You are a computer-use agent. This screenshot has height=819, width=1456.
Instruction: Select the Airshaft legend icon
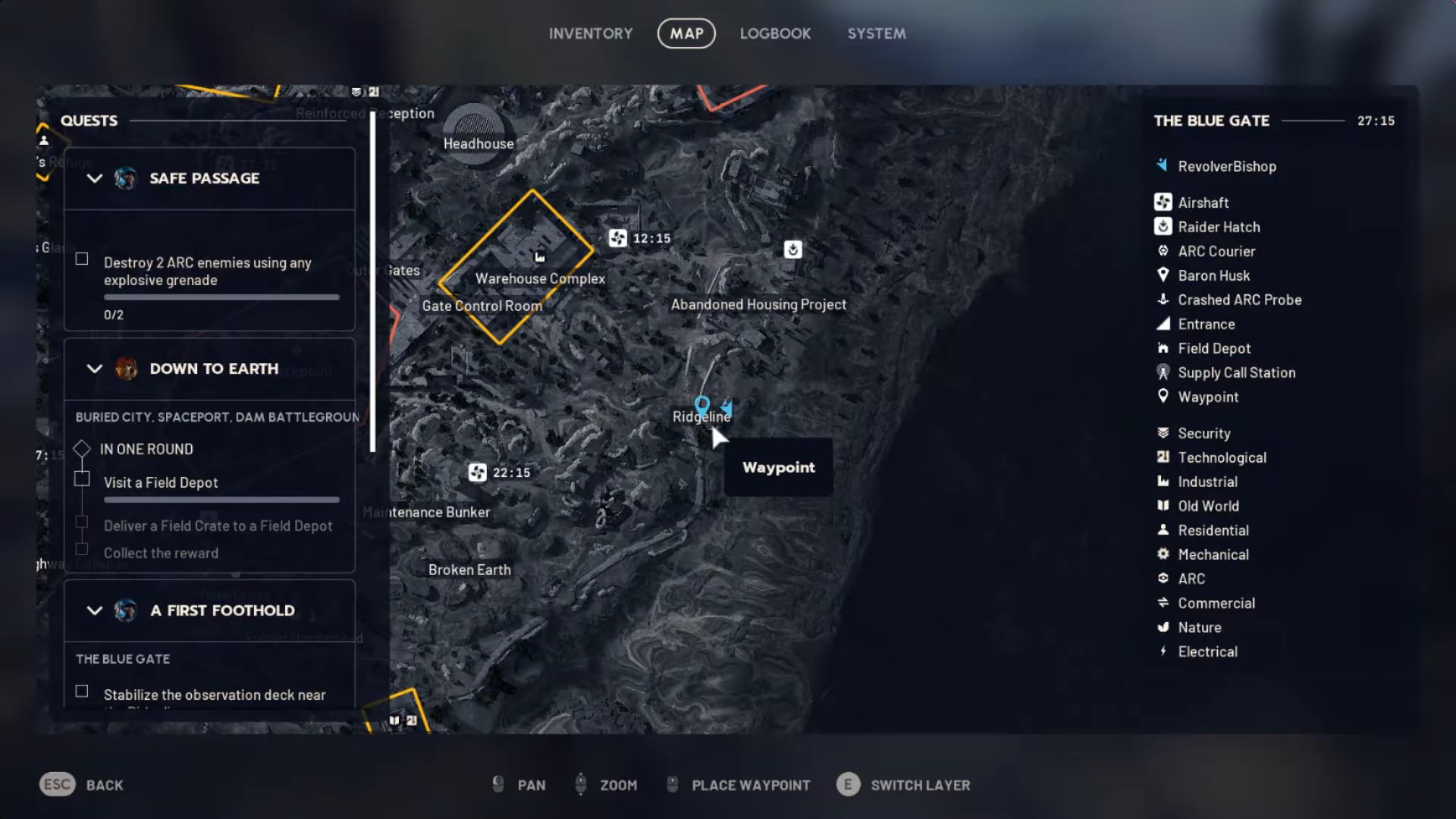1163,202
